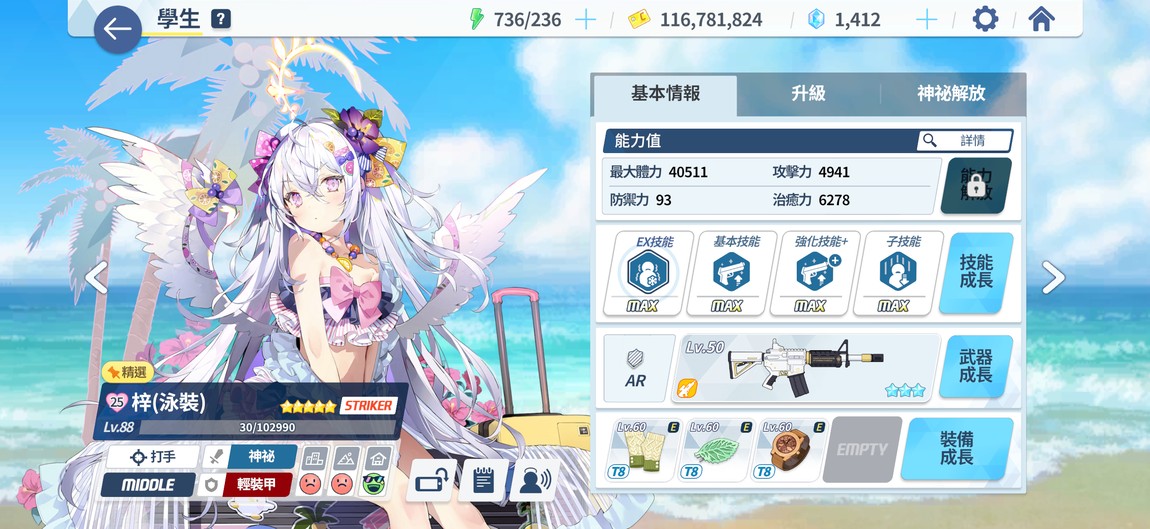Go back with the arrow button
The image size is (1150, 529).
click(118, 30)
